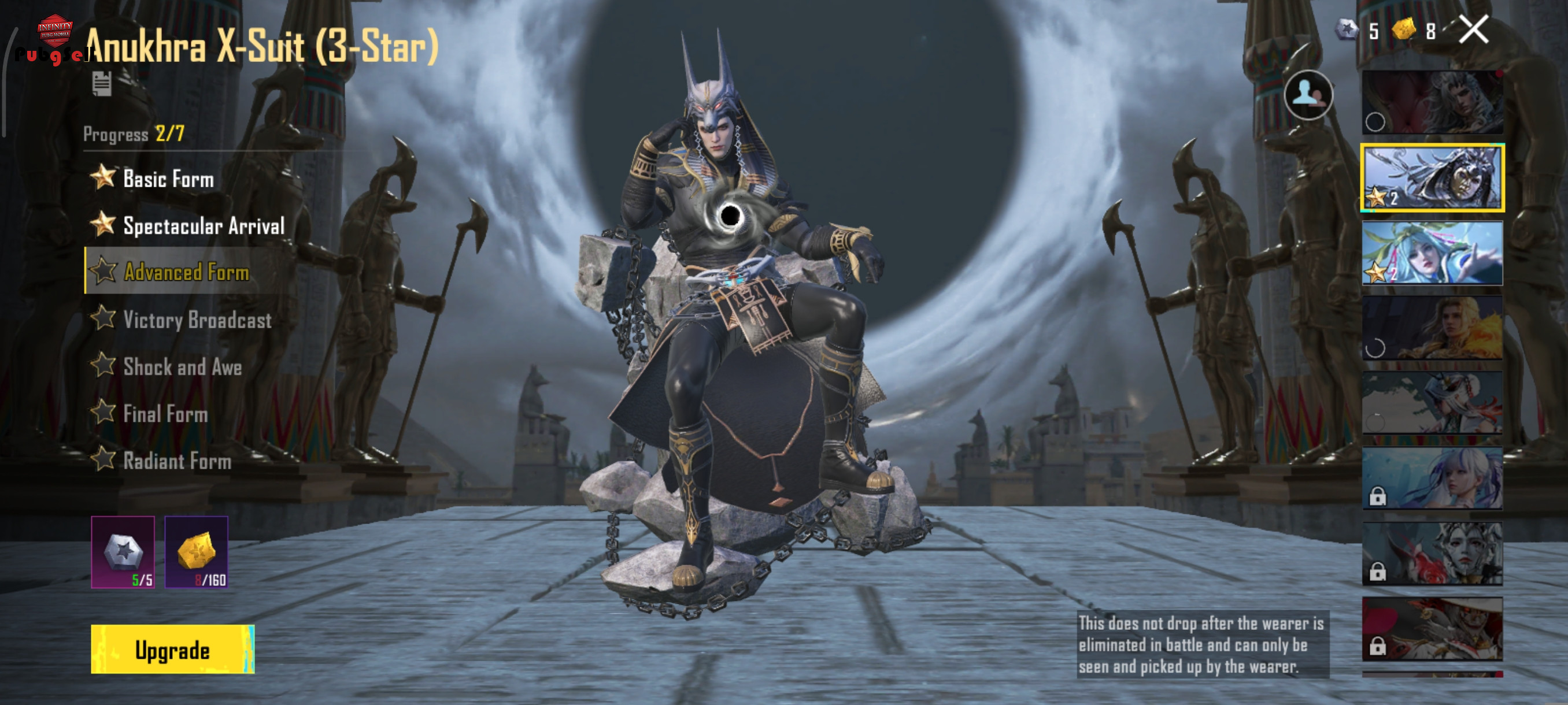Open the document notes icon under title
1568x705 pixels.
click(x=102, y=83)
